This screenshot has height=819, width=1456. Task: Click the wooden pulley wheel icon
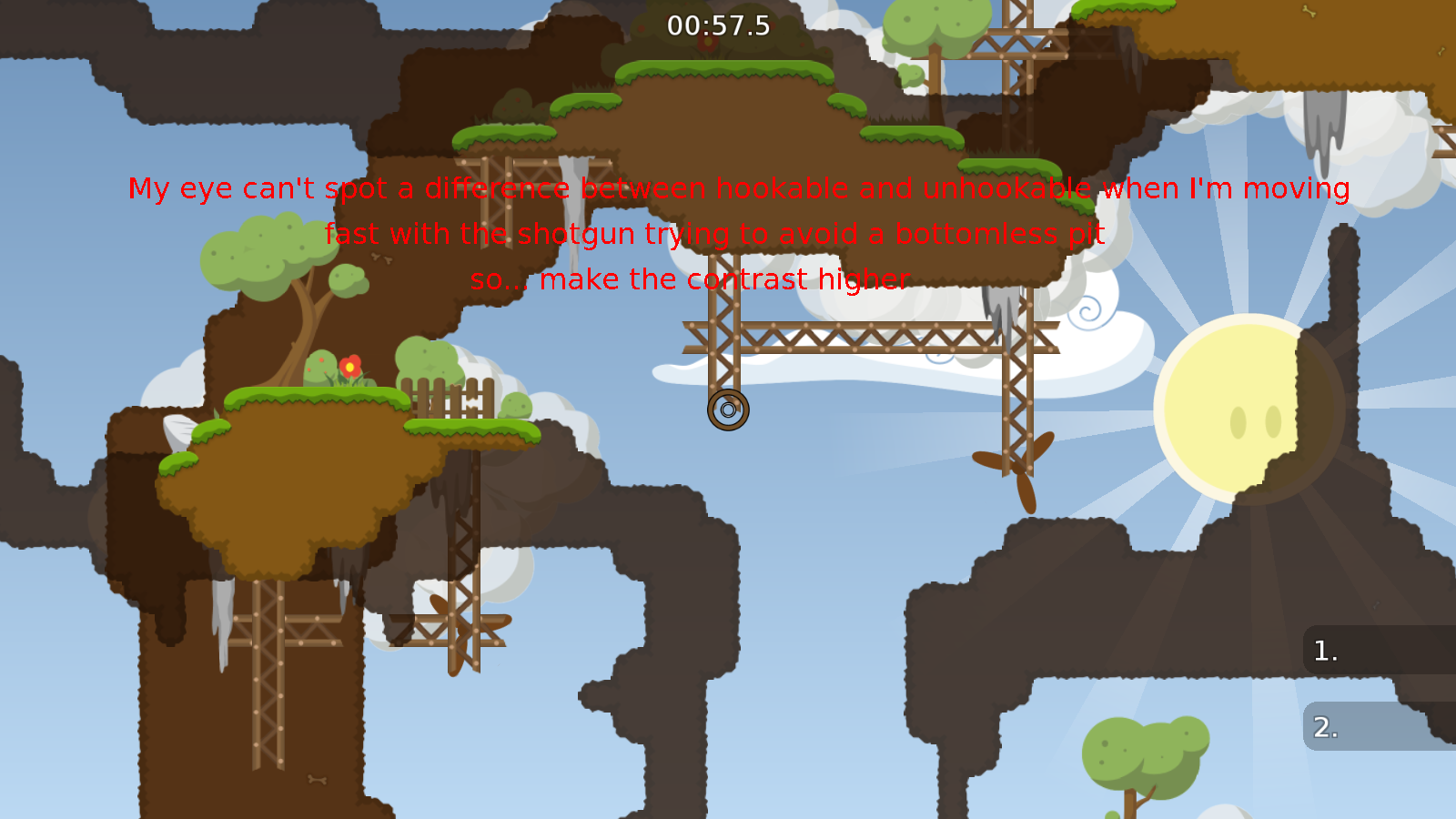tap(727, 409)
